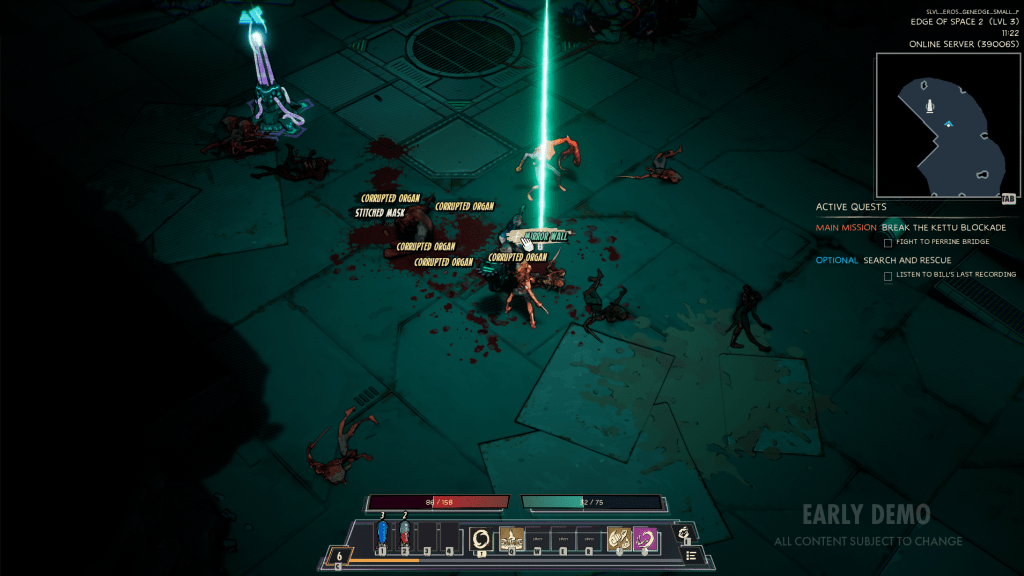Image resolution: width=1024 pixels, height=576 pixels.
Task: Activate the tan fist attack skill icon
Action: click(618, 538)
